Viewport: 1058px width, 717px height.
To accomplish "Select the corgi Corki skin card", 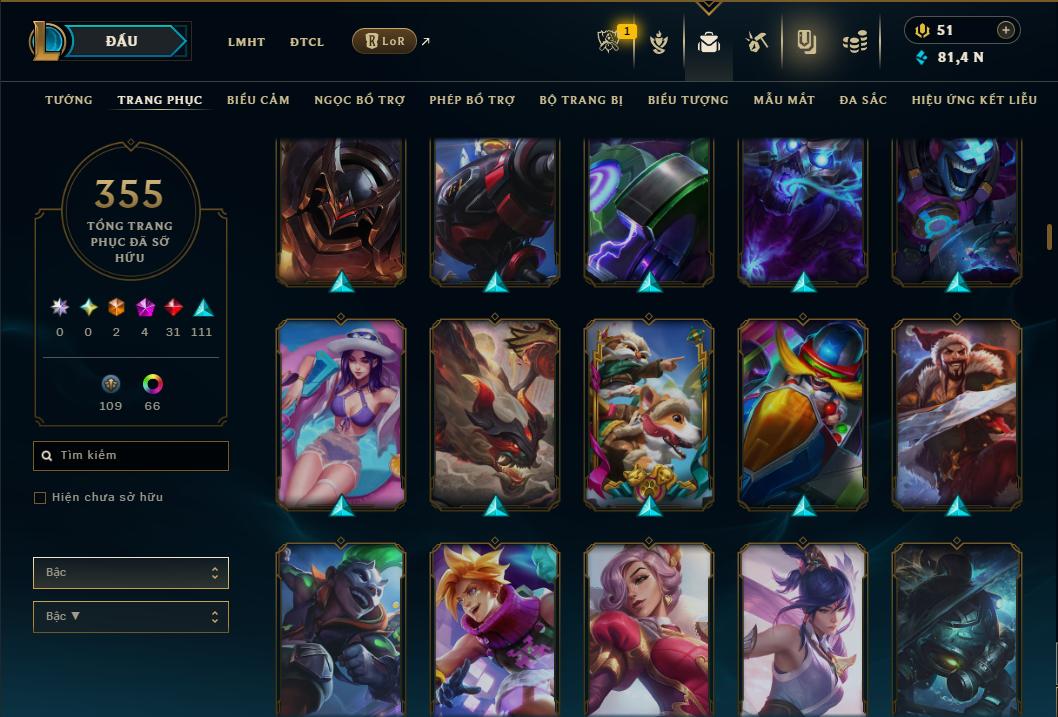I will click(x=649, y=414).
